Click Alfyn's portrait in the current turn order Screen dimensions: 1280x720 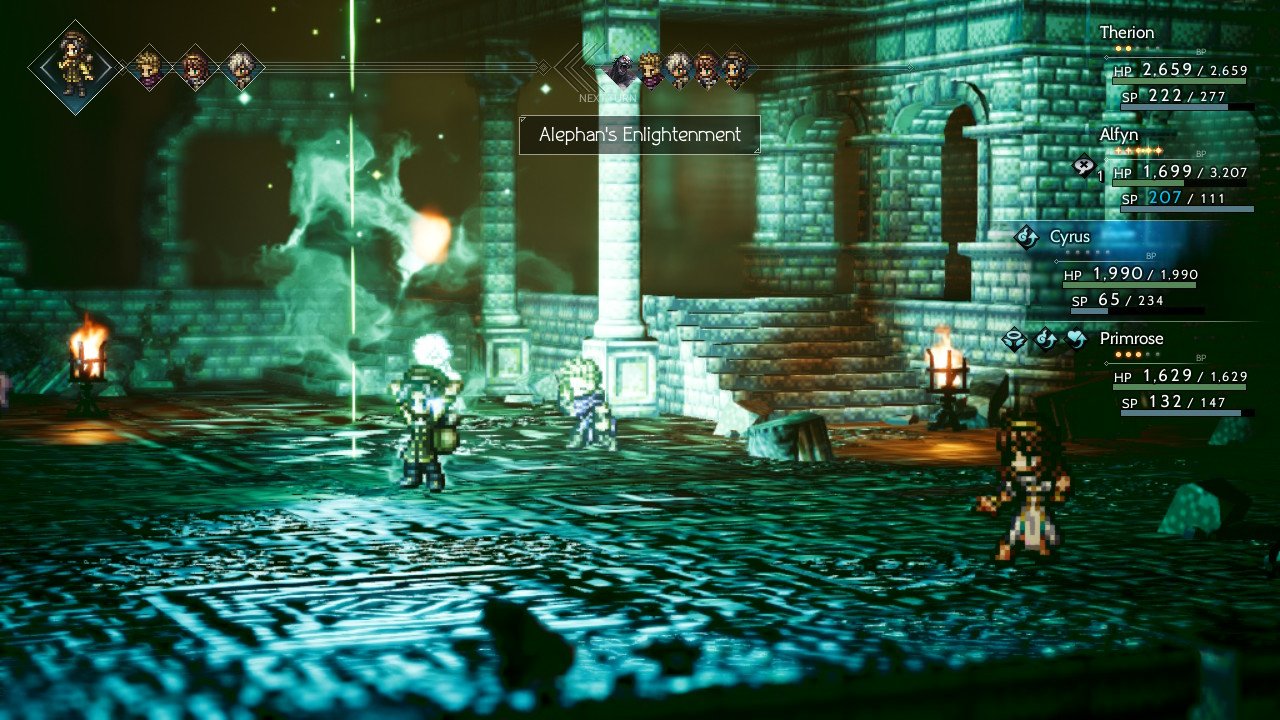(149, 68)
